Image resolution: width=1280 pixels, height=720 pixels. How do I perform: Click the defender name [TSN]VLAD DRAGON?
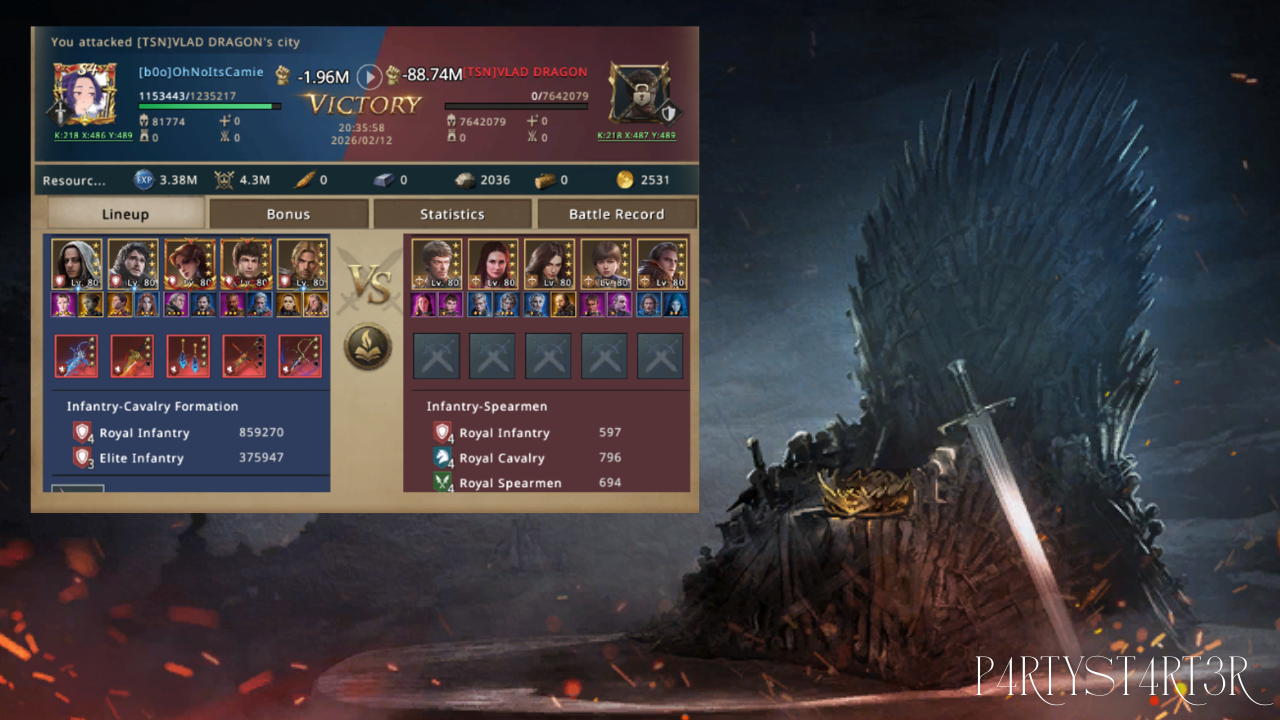tap(526, 72)
